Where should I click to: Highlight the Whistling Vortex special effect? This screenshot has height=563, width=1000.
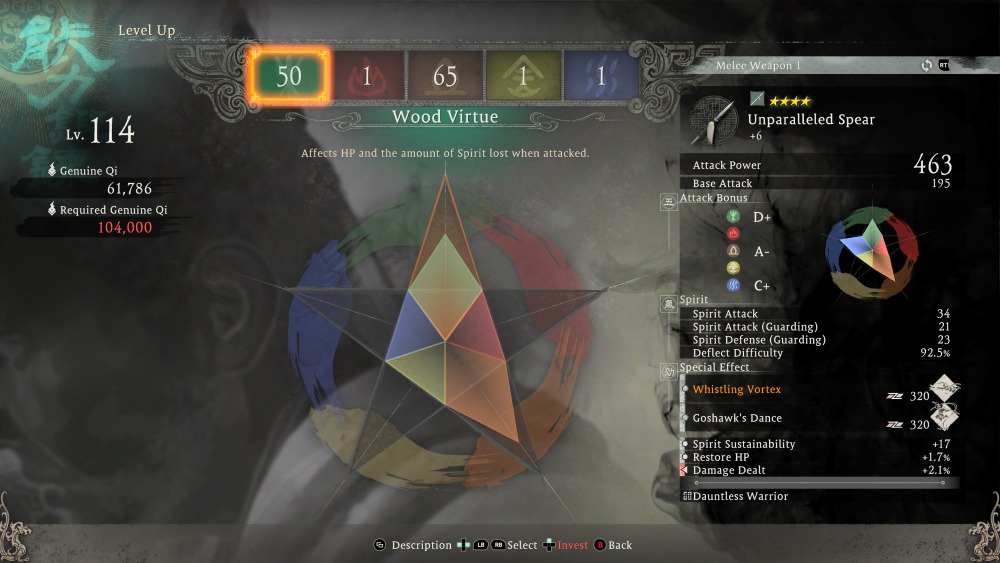tap(737, 389)
